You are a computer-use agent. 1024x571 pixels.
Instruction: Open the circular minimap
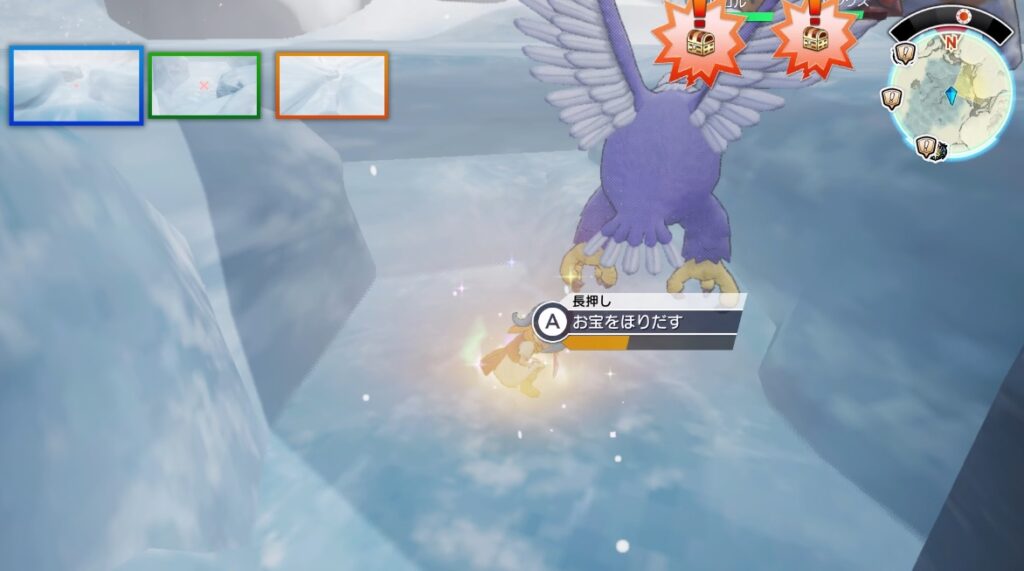[951, 96]
